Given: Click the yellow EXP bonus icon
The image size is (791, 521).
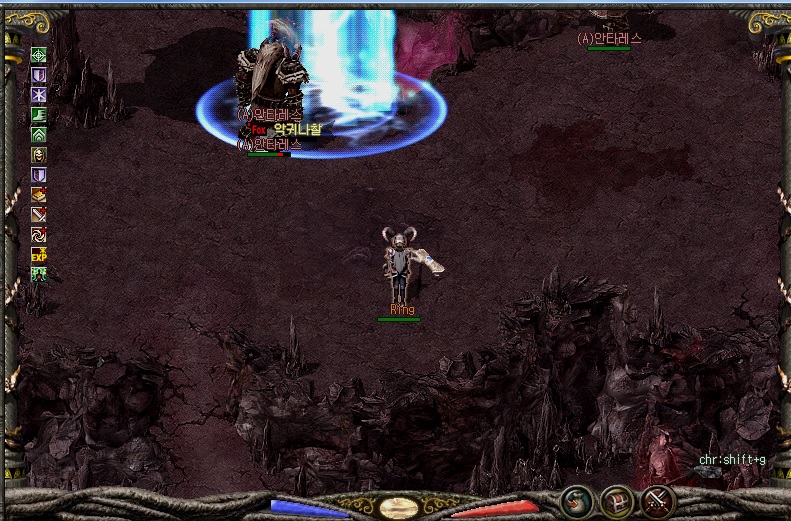Looking at the screenshot, I should click(x=39, y=254).
